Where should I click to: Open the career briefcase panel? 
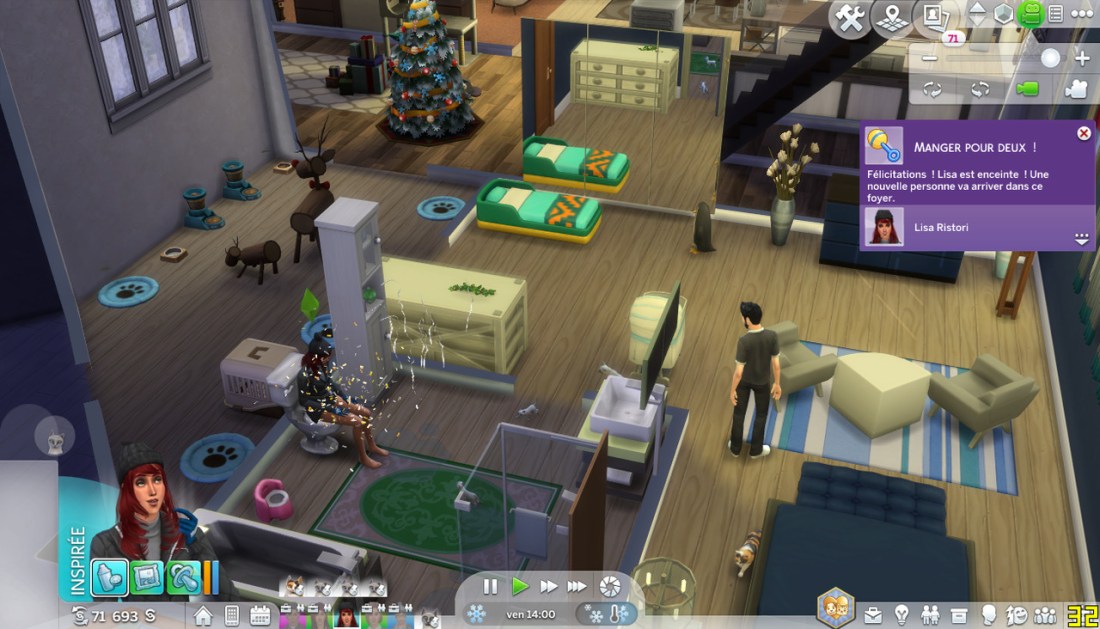[x=873, y=615]
